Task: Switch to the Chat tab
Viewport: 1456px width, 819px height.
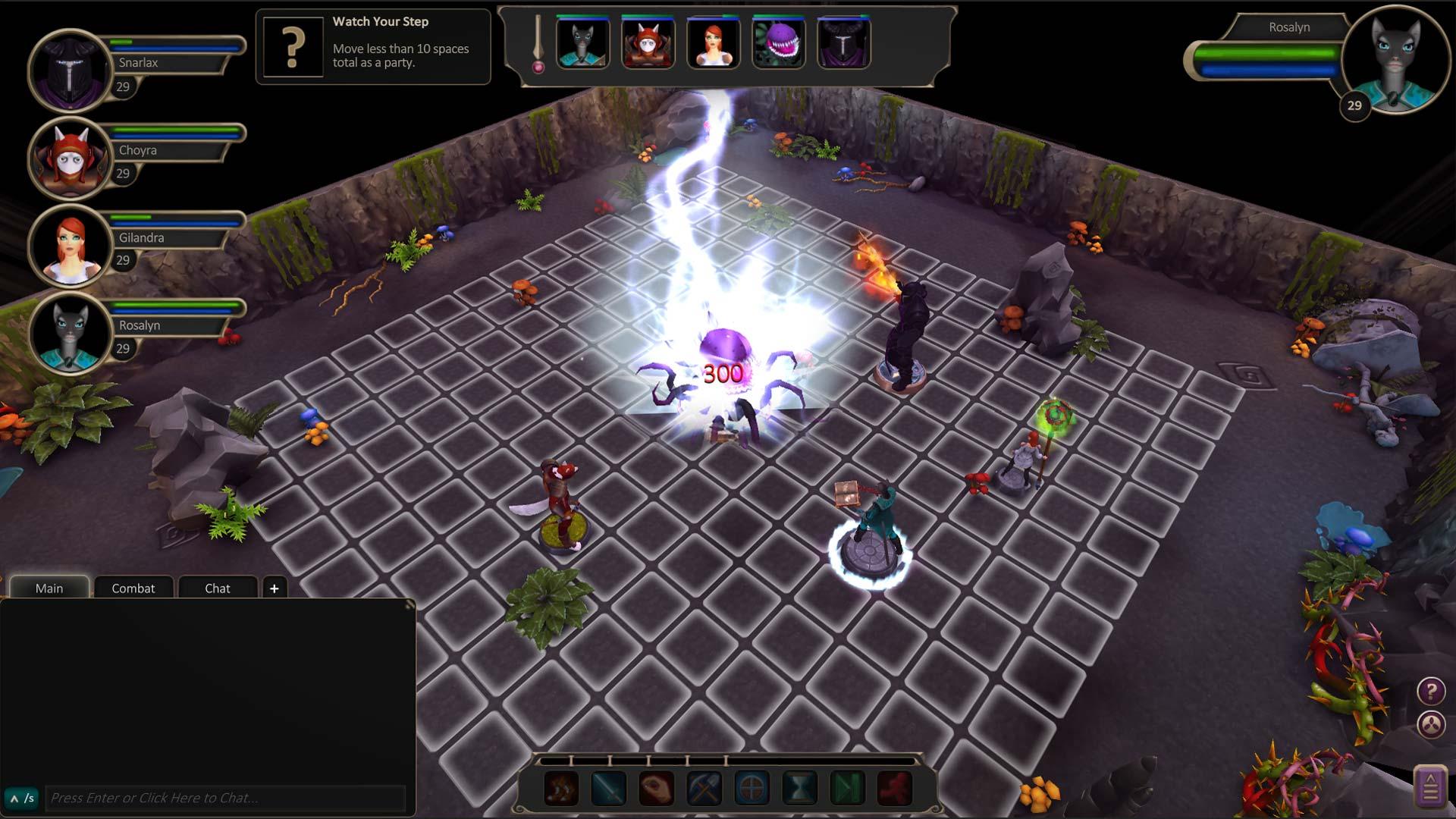Action: [x=217, y=588]
